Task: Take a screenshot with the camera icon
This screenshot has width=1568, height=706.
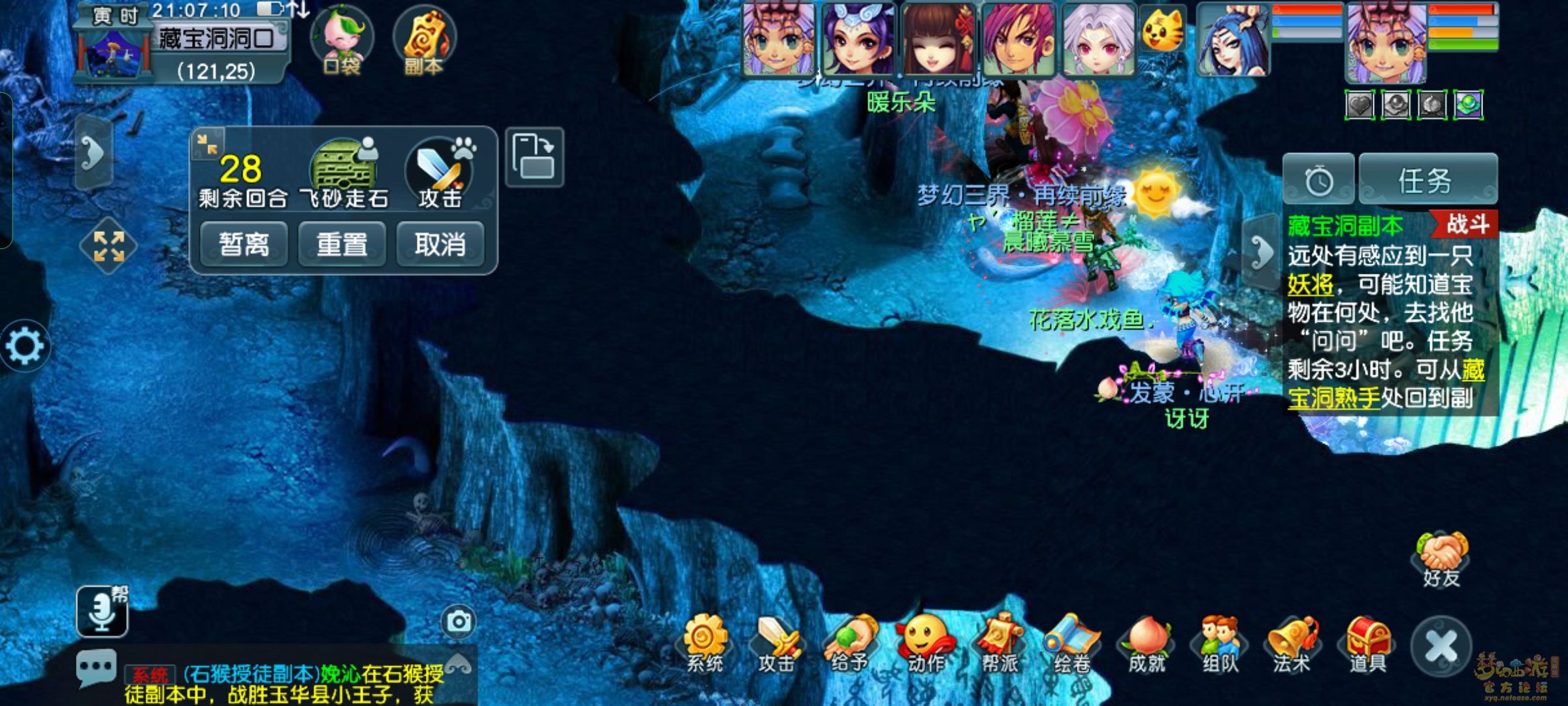Action: (x=459, y=621)
